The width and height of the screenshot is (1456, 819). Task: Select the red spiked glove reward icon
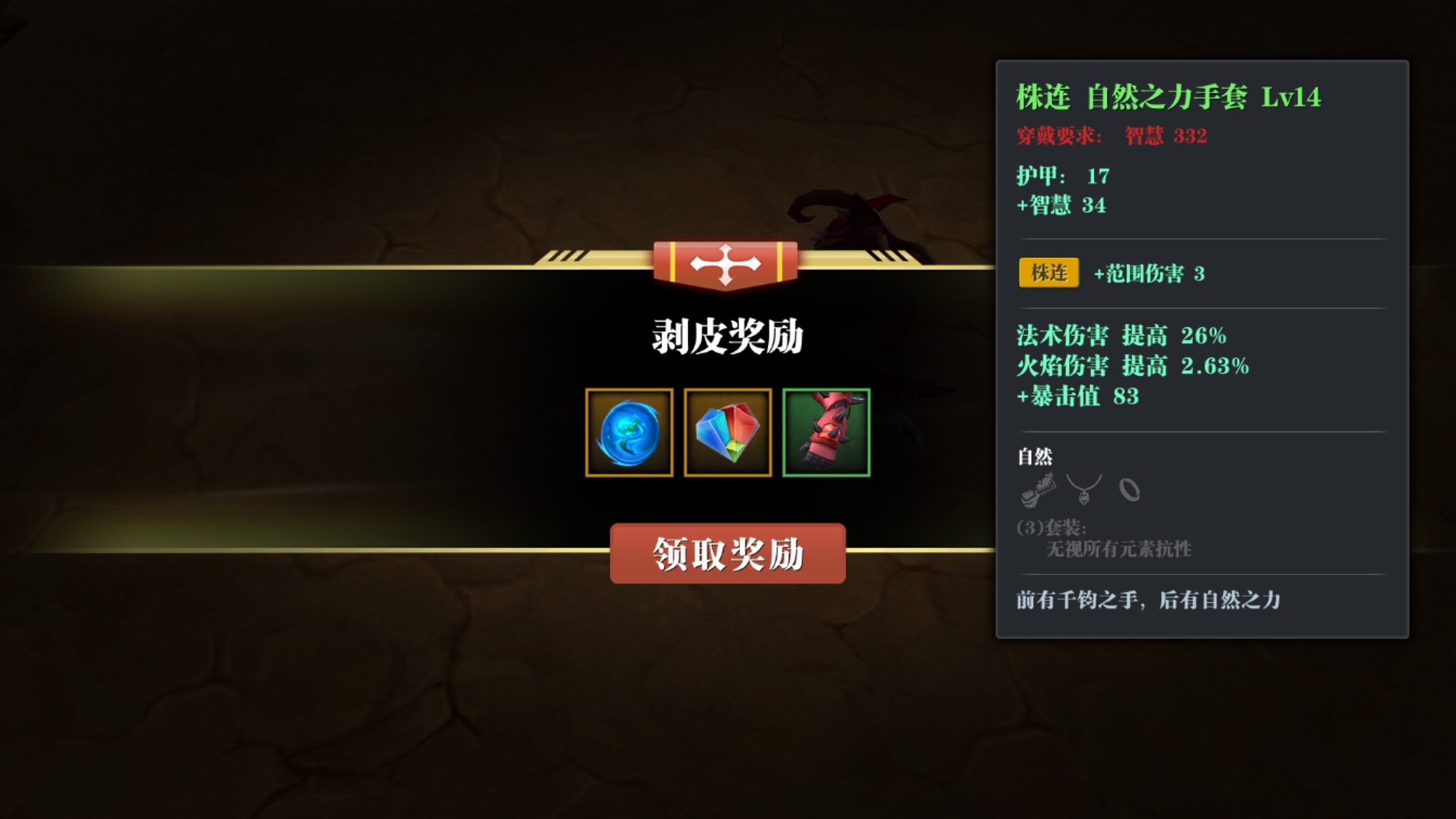826,433
